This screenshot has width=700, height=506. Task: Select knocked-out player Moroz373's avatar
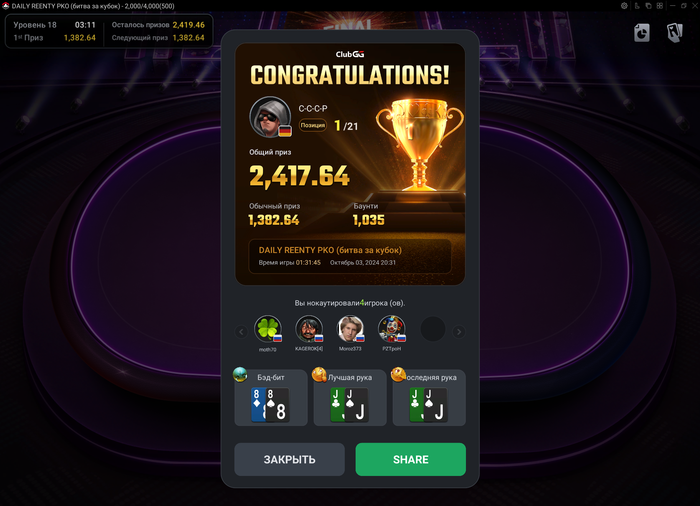351,329
